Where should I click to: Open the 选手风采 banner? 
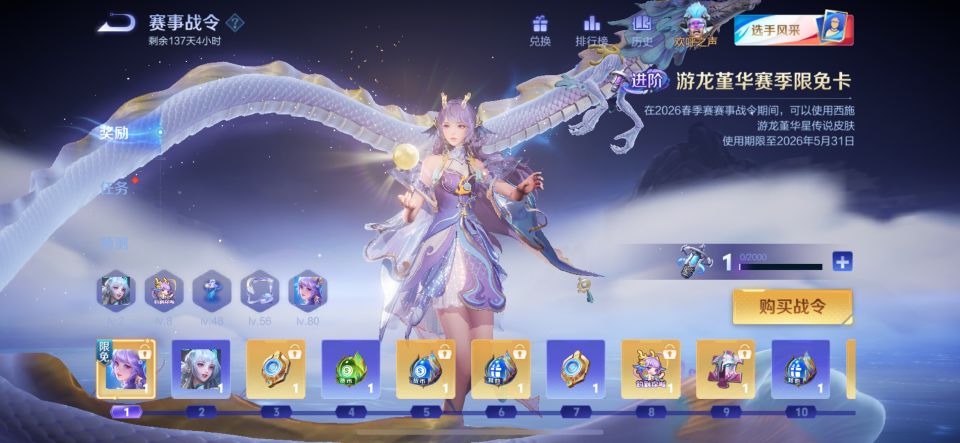pyautogui.click(x=793, y=29)
